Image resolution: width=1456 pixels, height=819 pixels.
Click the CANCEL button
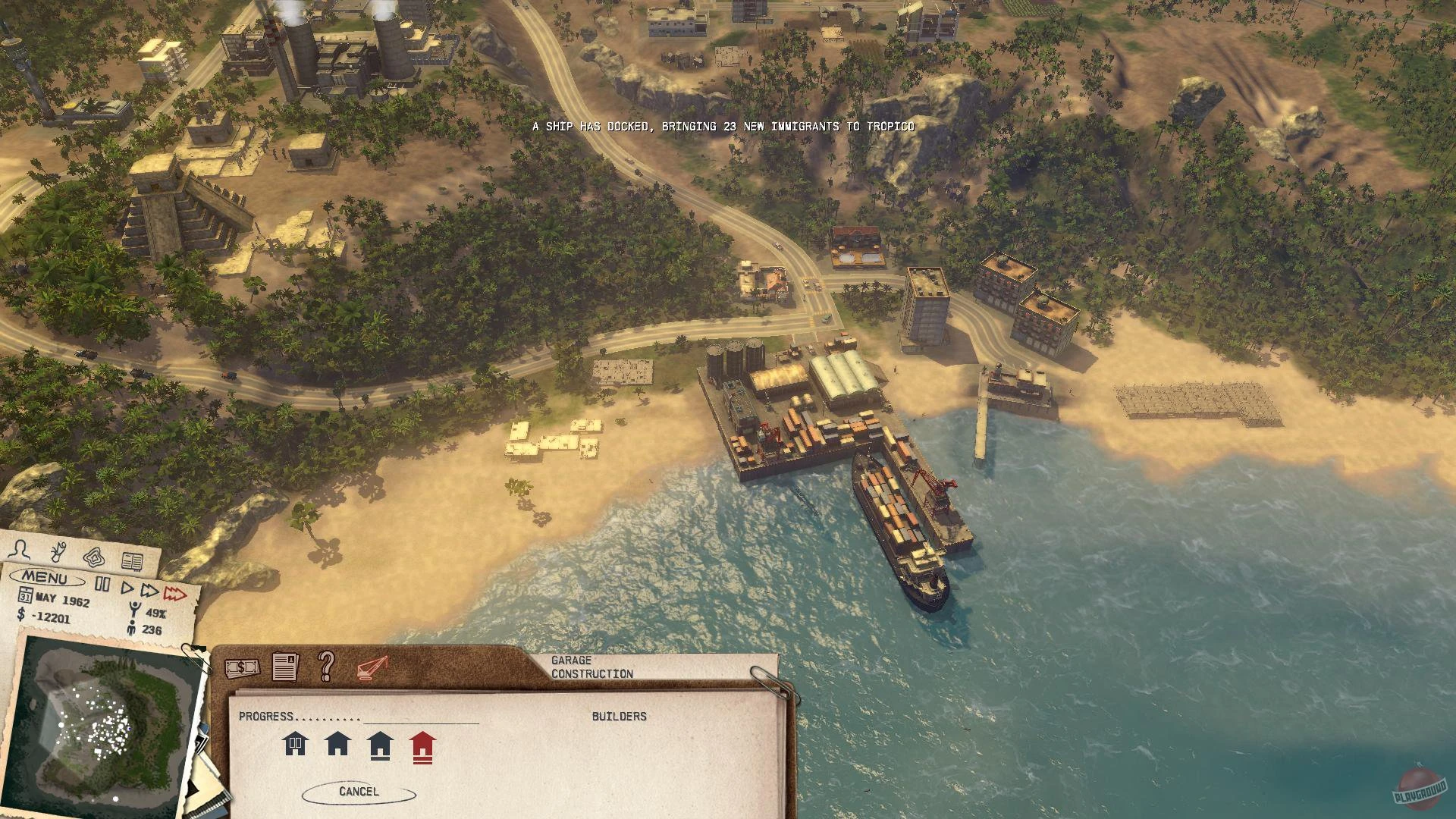pos(359,790)
